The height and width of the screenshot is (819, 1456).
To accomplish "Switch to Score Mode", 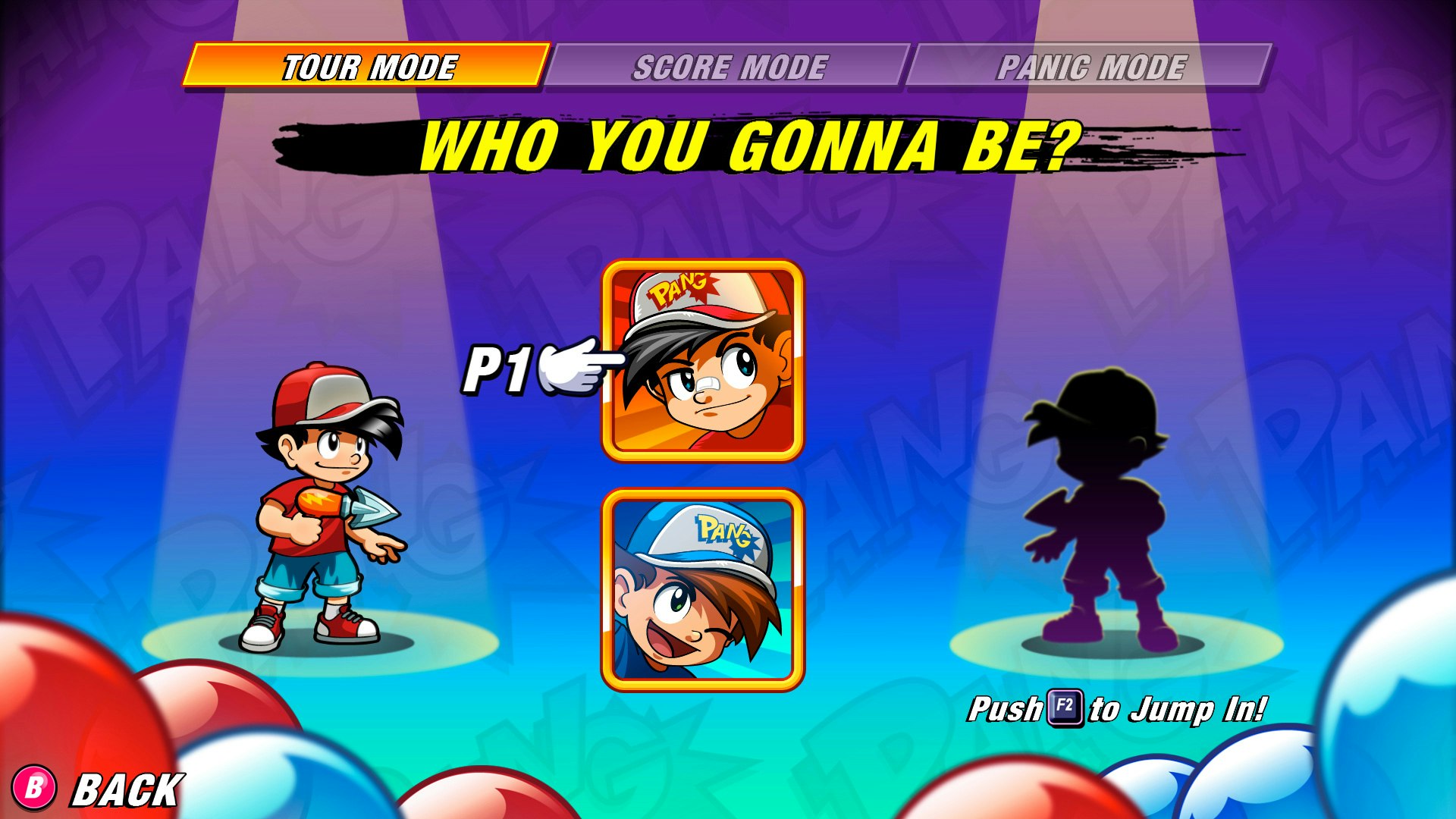I will 730,67.
